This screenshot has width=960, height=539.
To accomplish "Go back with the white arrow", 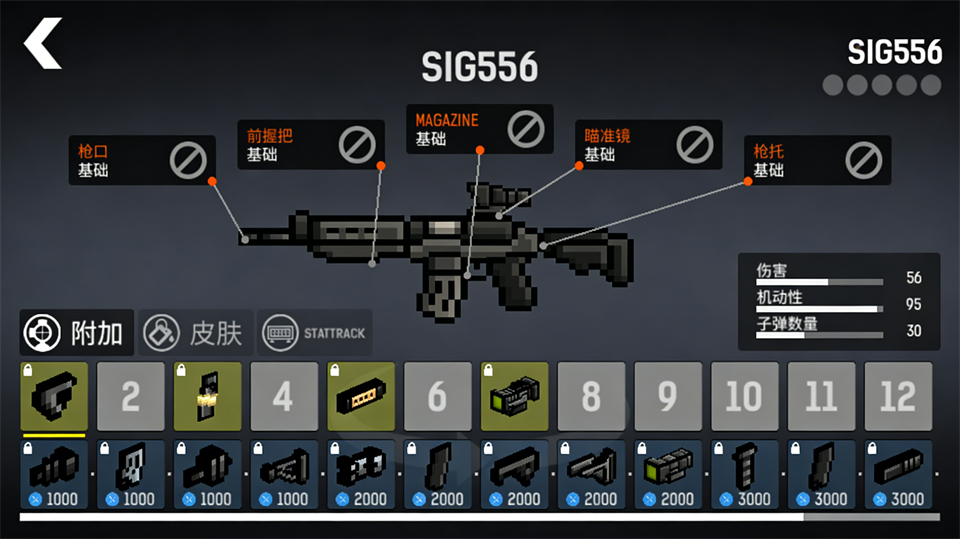I will pos(43,45).
